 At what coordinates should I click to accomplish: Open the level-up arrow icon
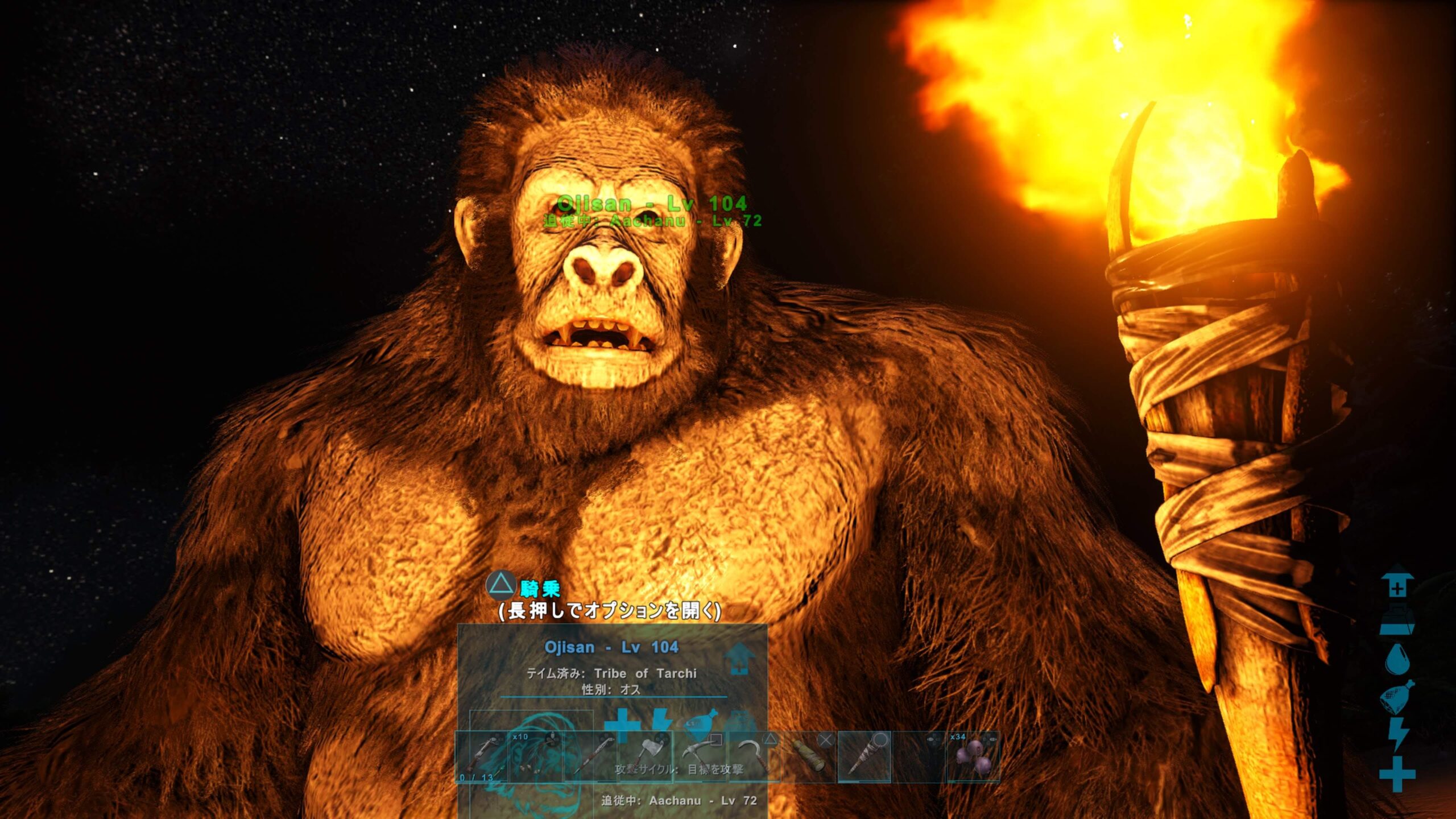point(739,660)
